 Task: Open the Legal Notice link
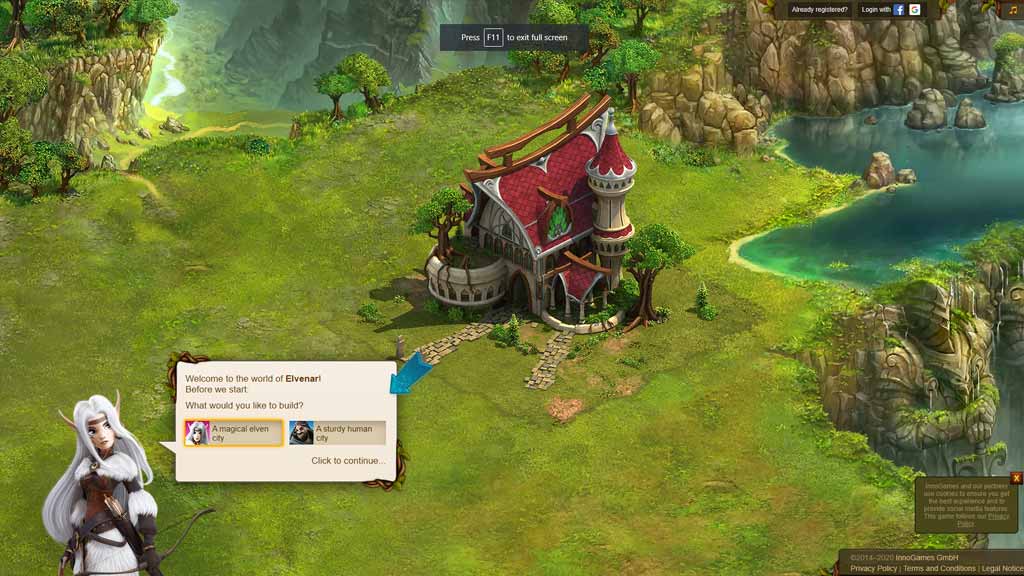[1002, 568]
